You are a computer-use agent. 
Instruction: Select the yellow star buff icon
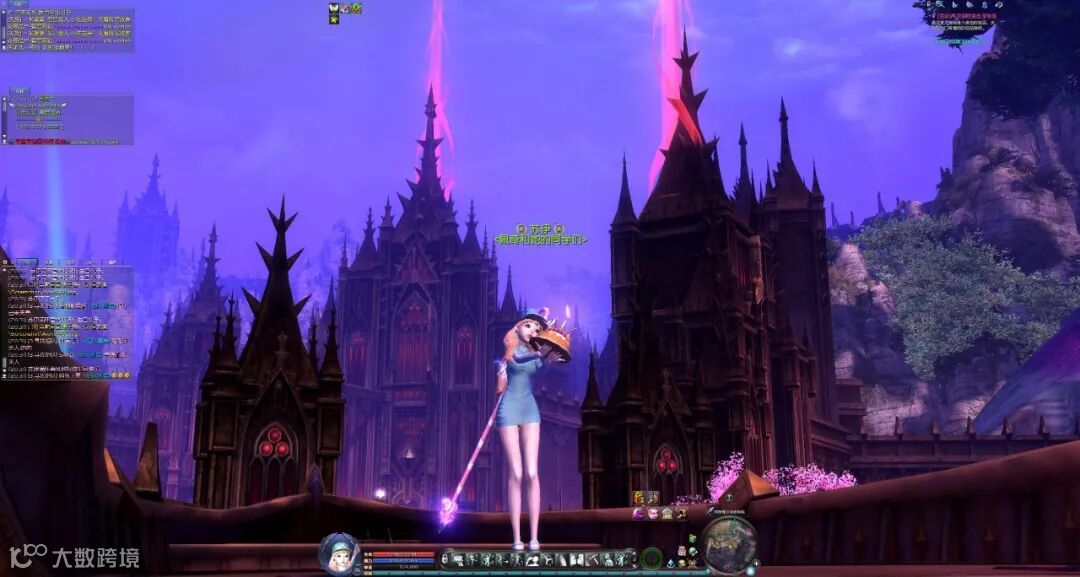(334, 19)
